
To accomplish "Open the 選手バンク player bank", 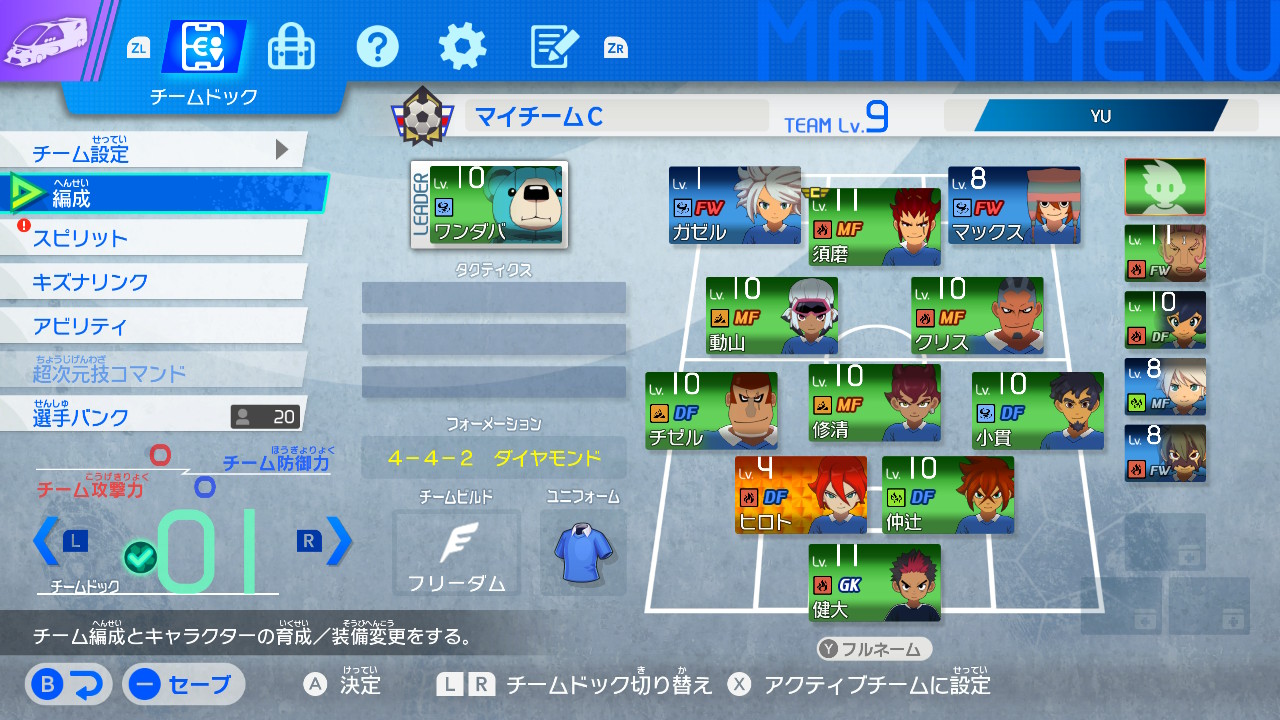I will [150, 415].
